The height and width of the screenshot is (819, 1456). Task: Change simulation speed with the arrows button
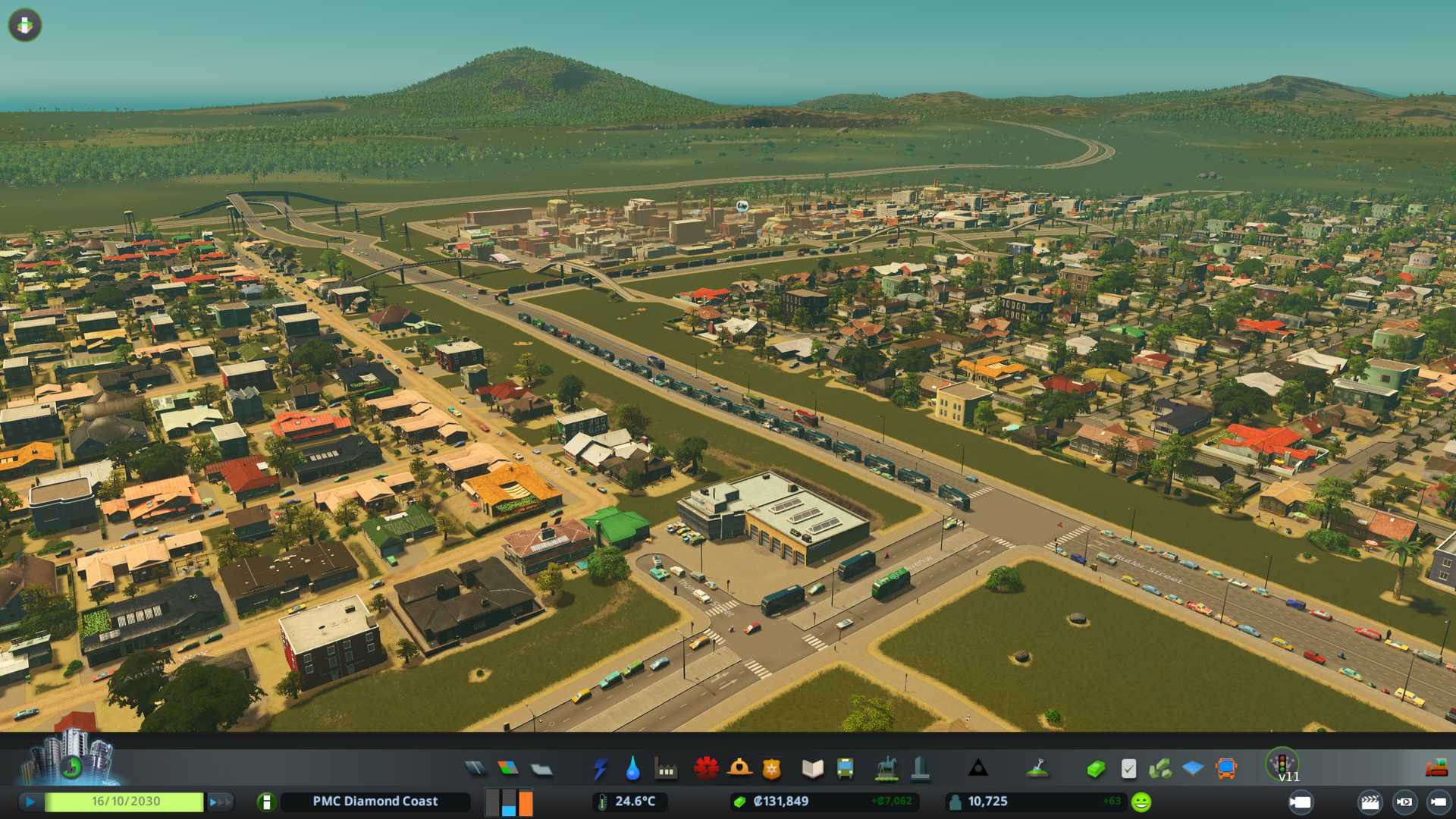click(219, 802)
